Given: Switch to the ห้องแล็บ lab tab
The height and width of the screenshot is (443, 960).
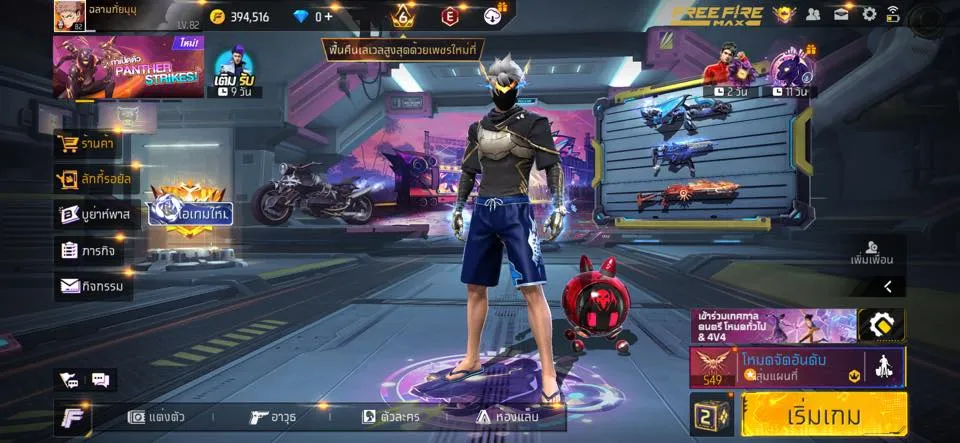Looking at the screenshot, I should (x=507, y=417).
